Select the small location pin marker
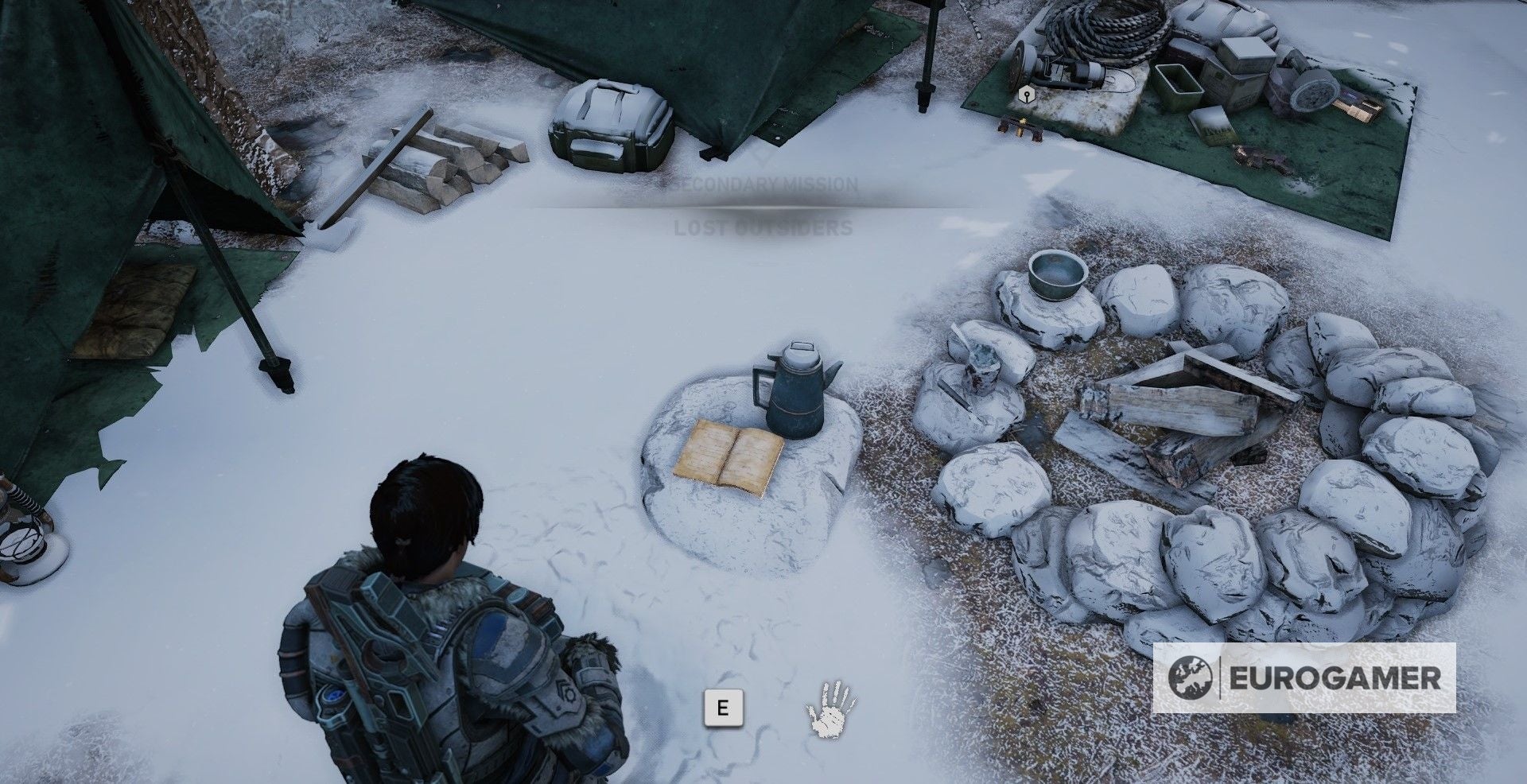The height and width of the screenshot is (784, 1527). [1027, 96]
